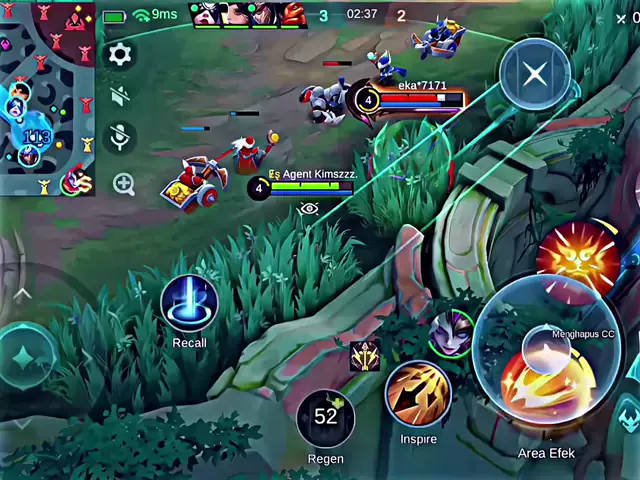Image resolution: width=640 pixels, height=480 pixels.
Task: Tap the recommended equipment icon
Action: click(364, 355)
